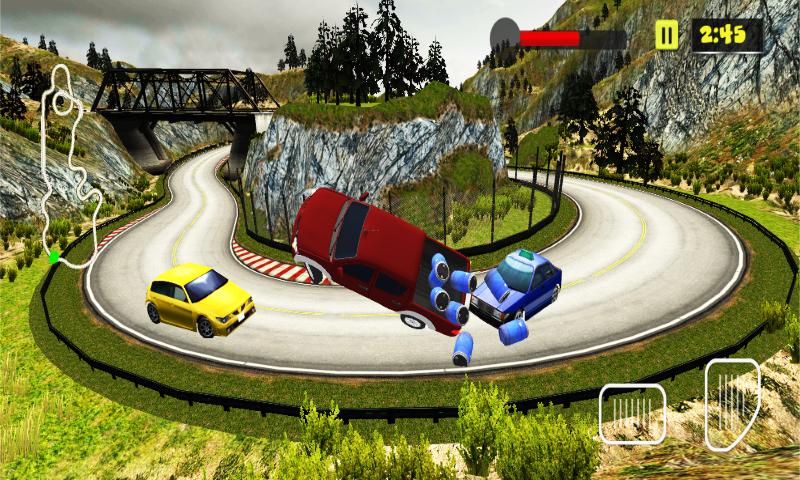The width and height of the screenshot is (800, 480).
Task: Pause the game with the yellow button
Action: [x=666, y=36]
